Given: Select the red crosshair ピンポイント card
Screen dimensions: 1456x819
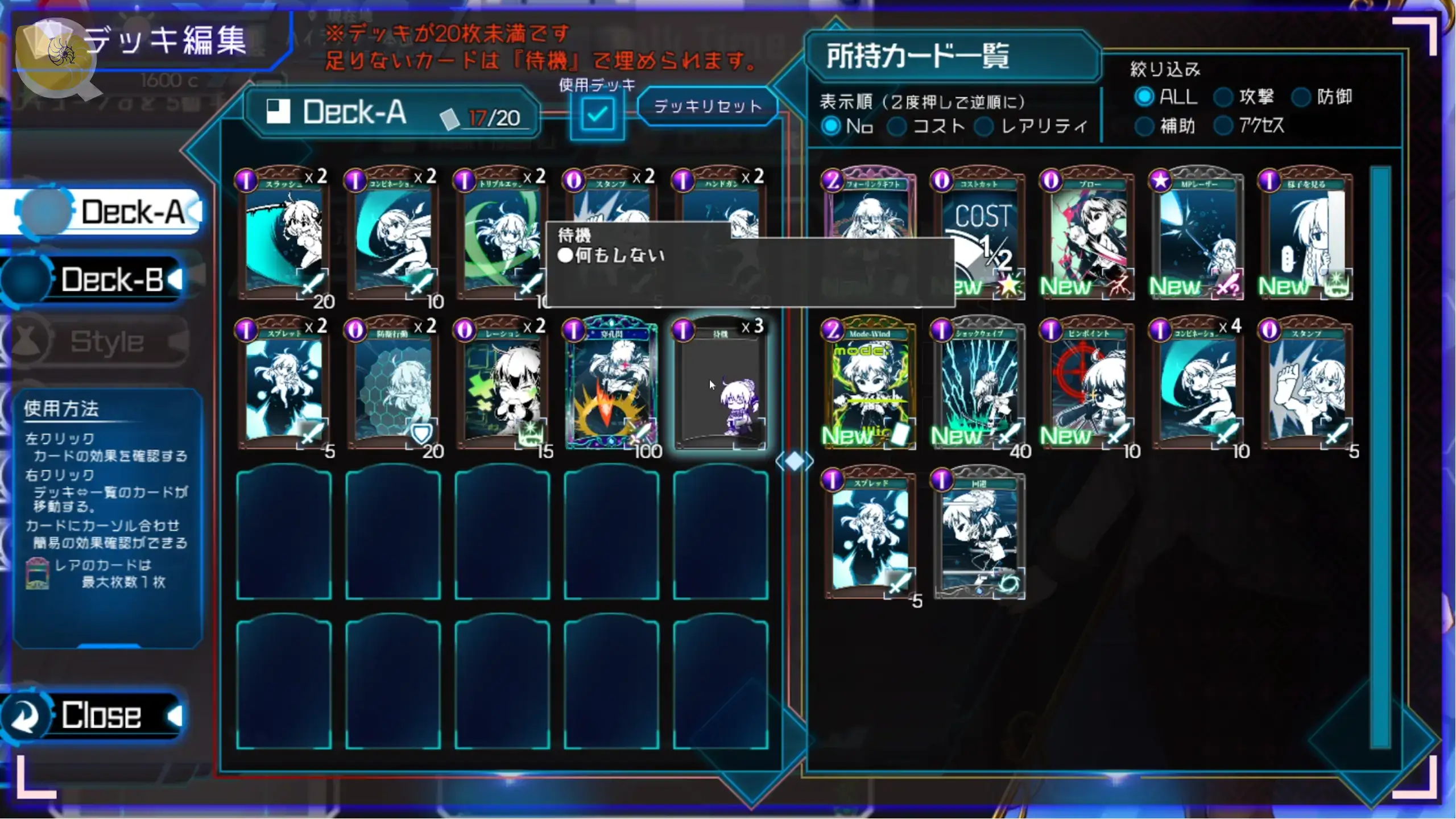Looking at the screenshot, I should coord(1087,384).
